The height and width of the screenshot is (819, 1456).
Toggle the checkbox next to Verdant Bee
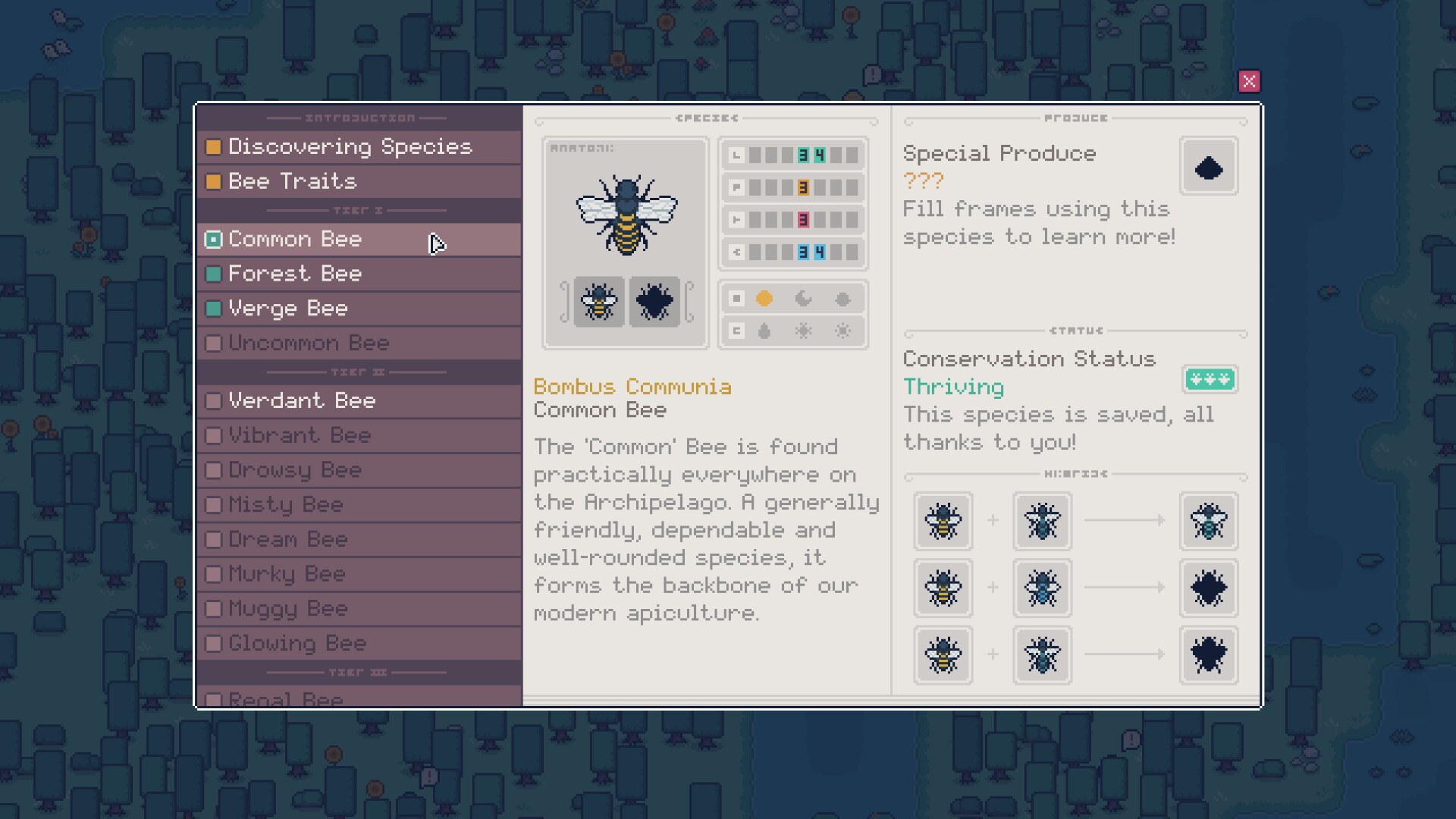pos(213,400)
